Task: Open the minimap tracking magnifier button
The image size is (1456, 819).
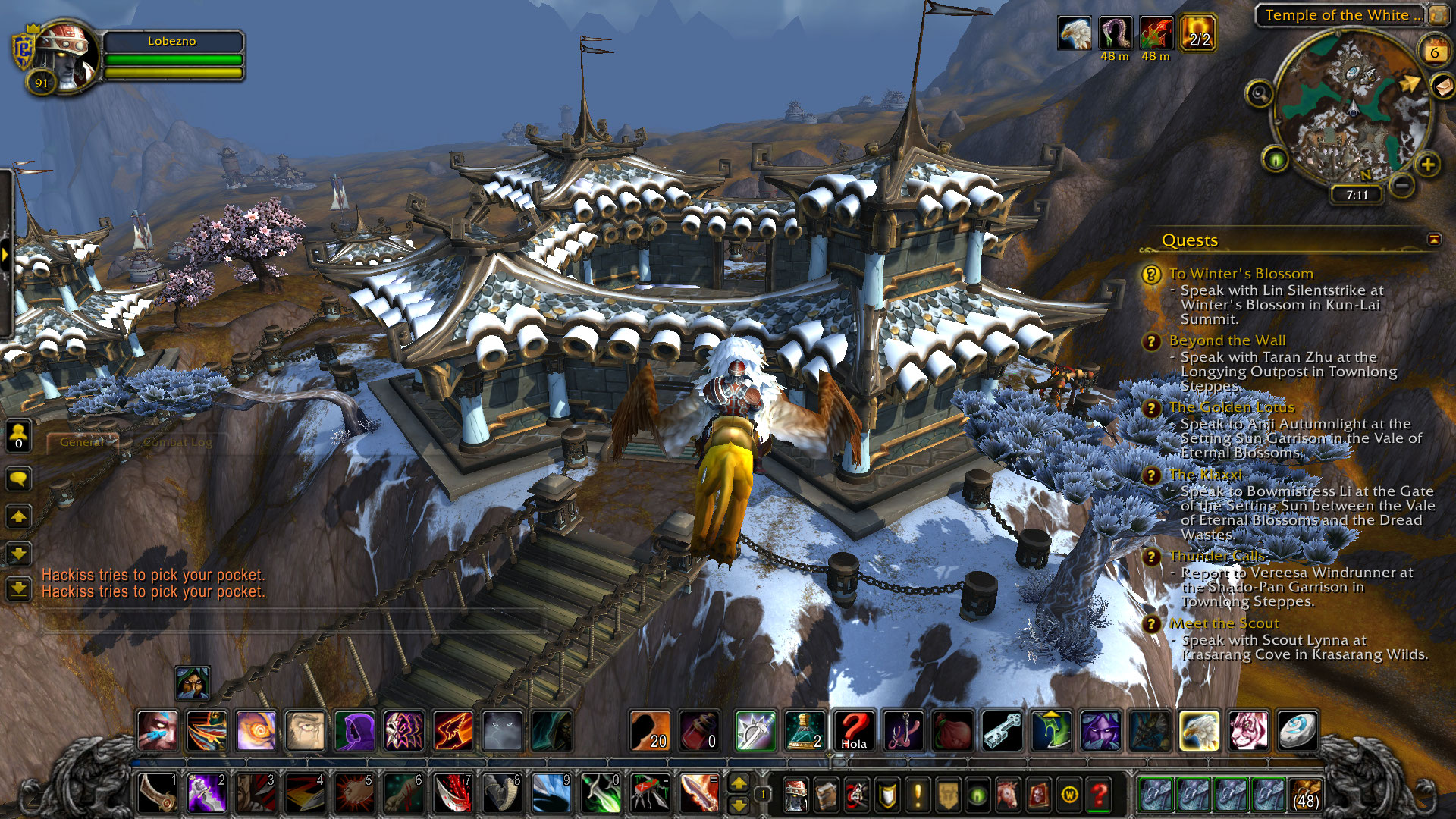Action: pyautogui.click(x=1260, y=94)
